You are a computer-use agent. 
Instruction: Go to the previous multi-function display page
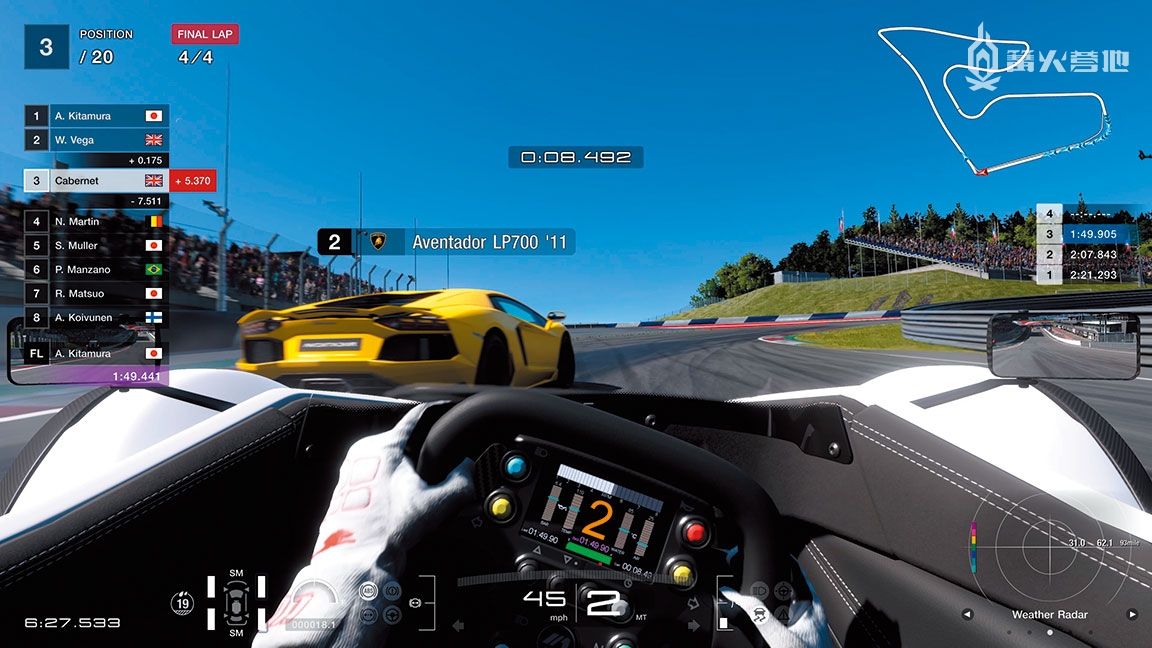[966, 614]
